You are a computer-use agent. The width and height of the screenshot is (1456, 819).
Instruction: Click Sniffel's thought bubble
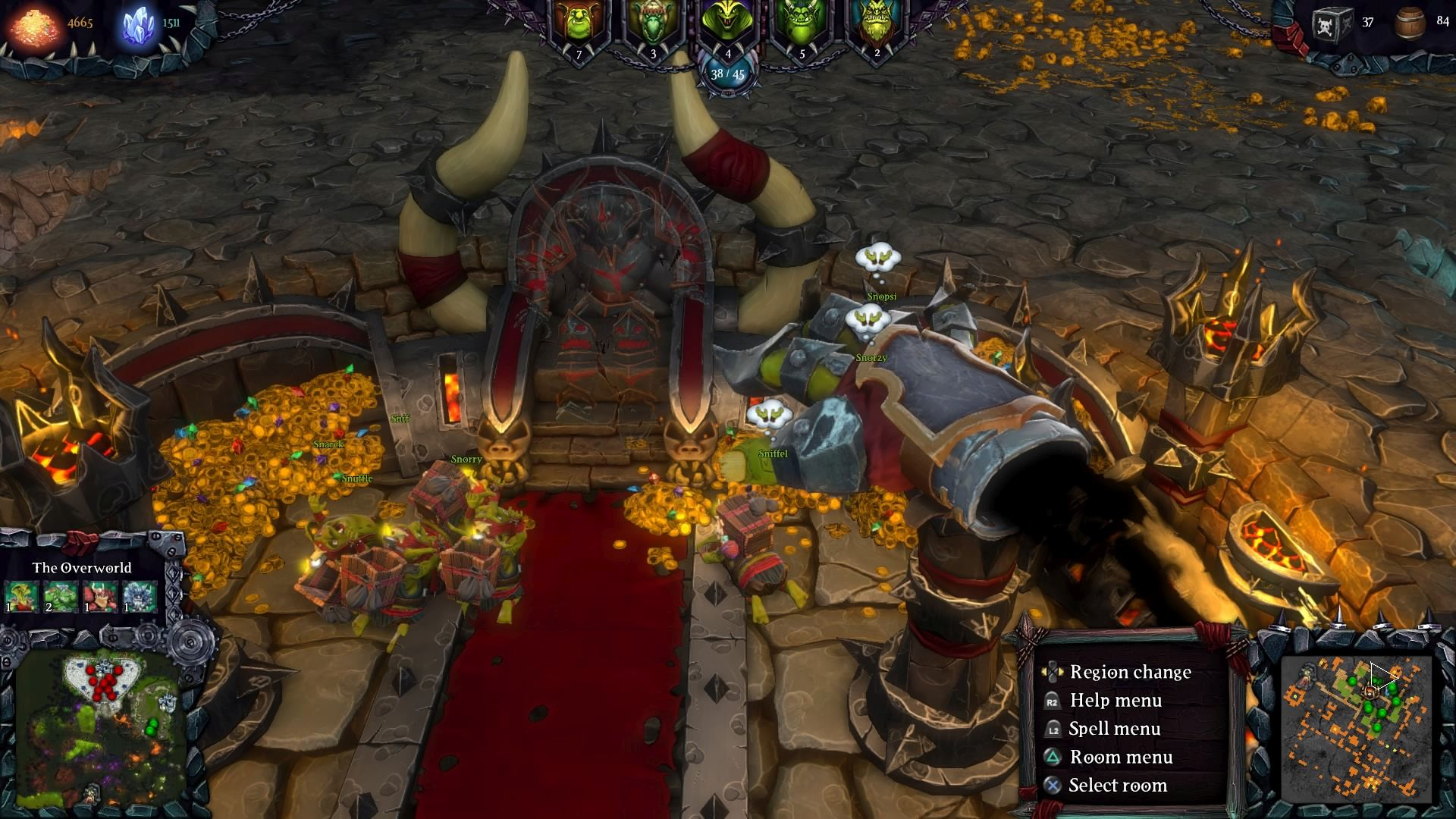pos(770,414)
